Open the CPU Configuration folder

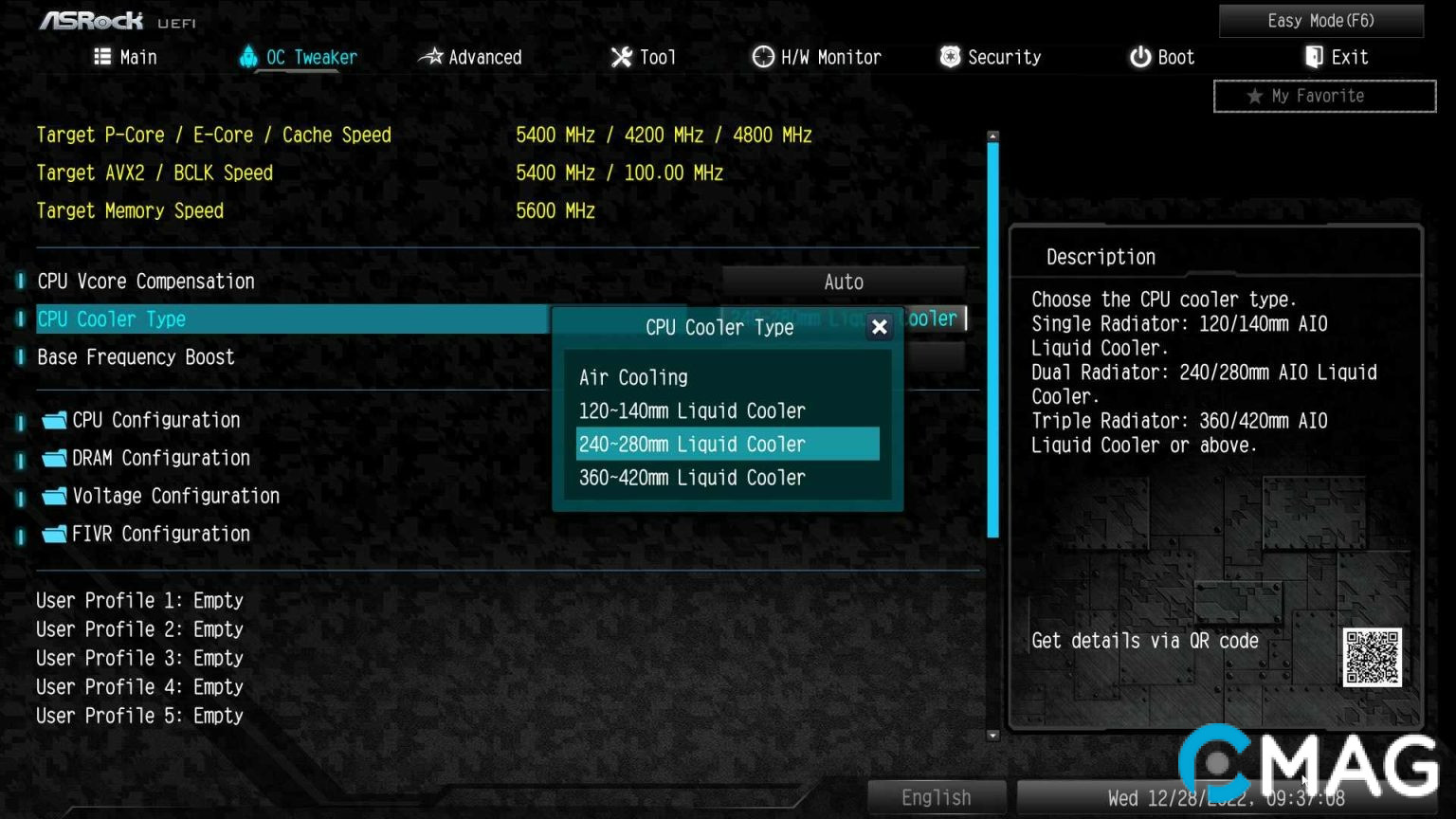(x=155, y=420)
